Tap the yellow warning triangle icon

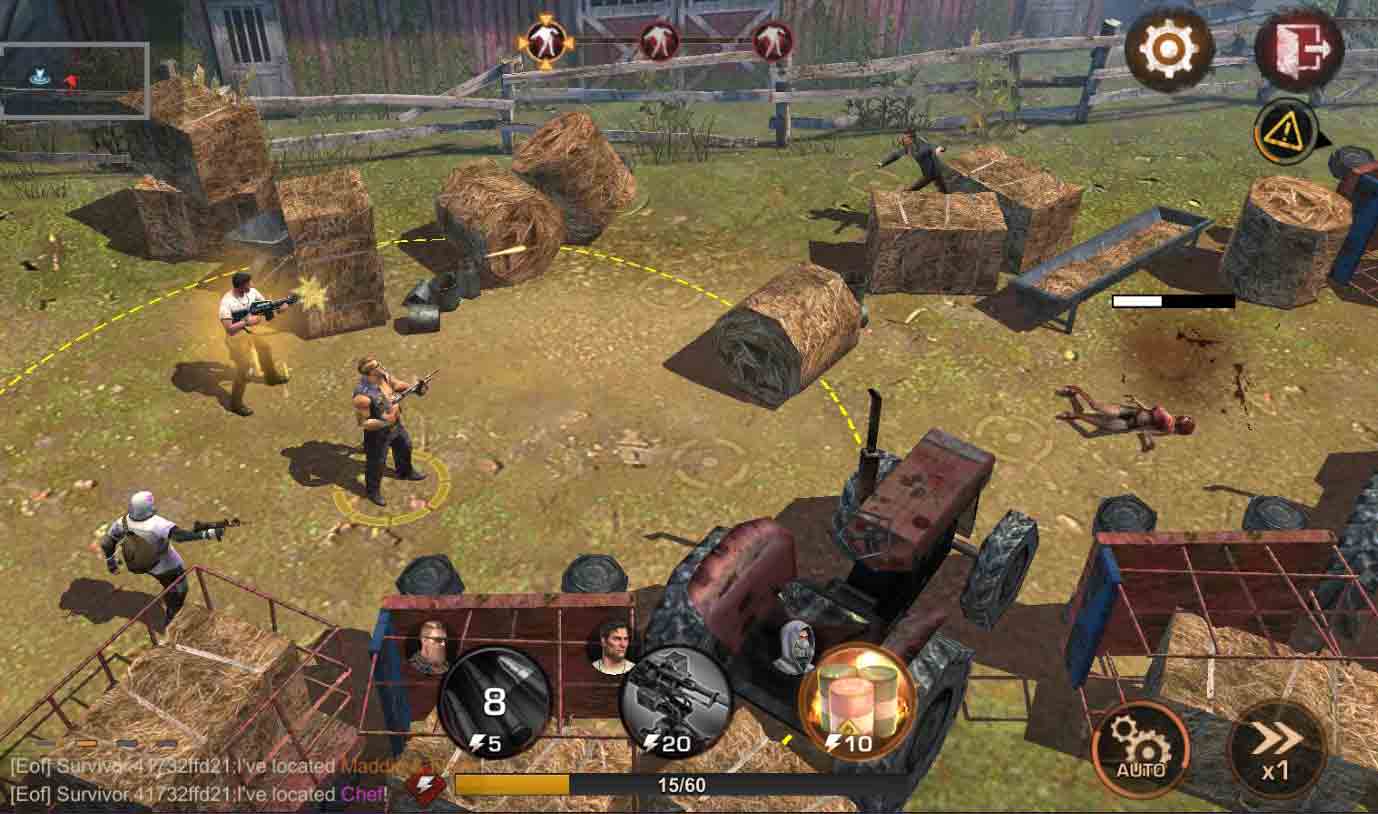pos(1284,132)
